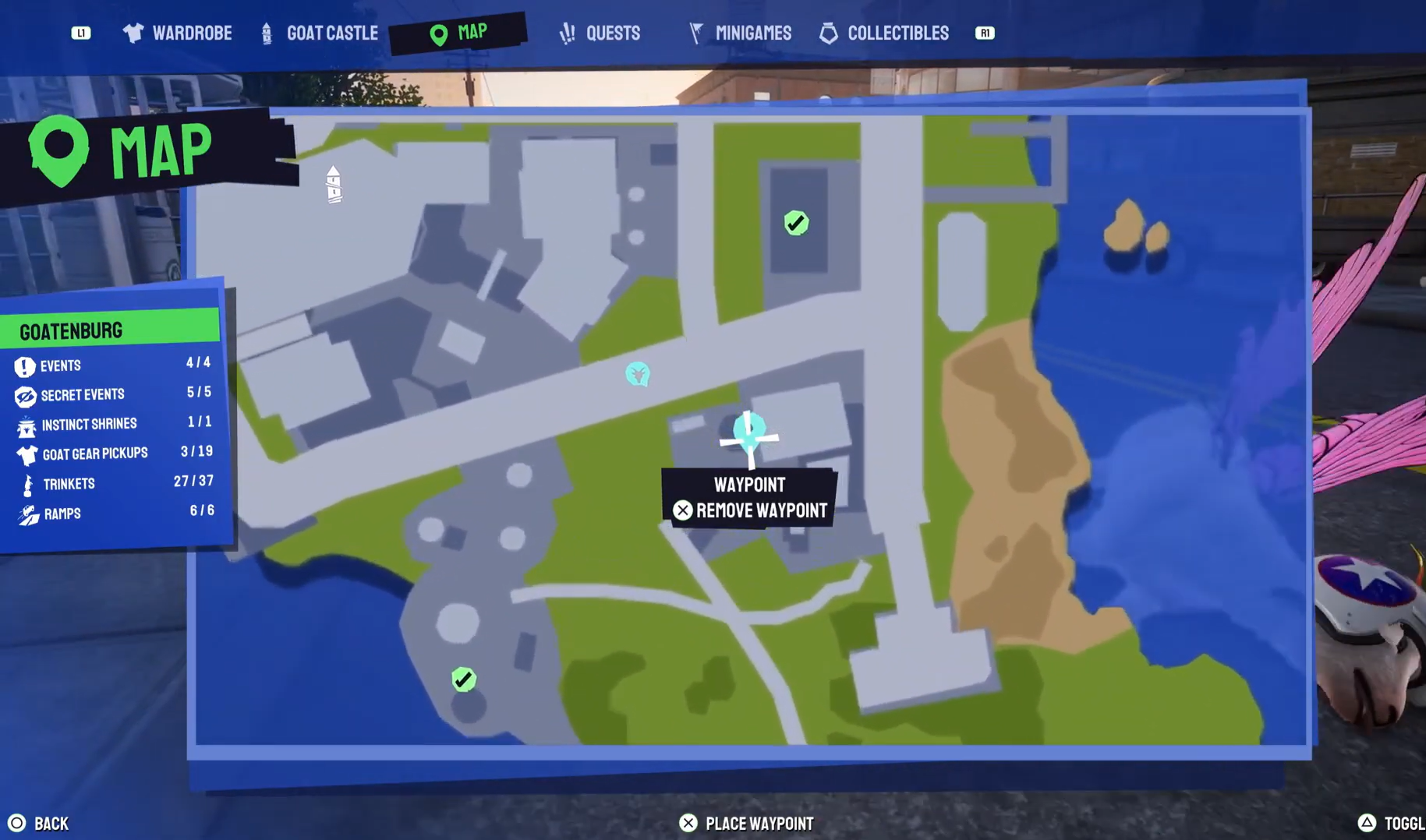1426x840 pixels.
Task: Select the Events icon in sidebar
Action: 26,365
